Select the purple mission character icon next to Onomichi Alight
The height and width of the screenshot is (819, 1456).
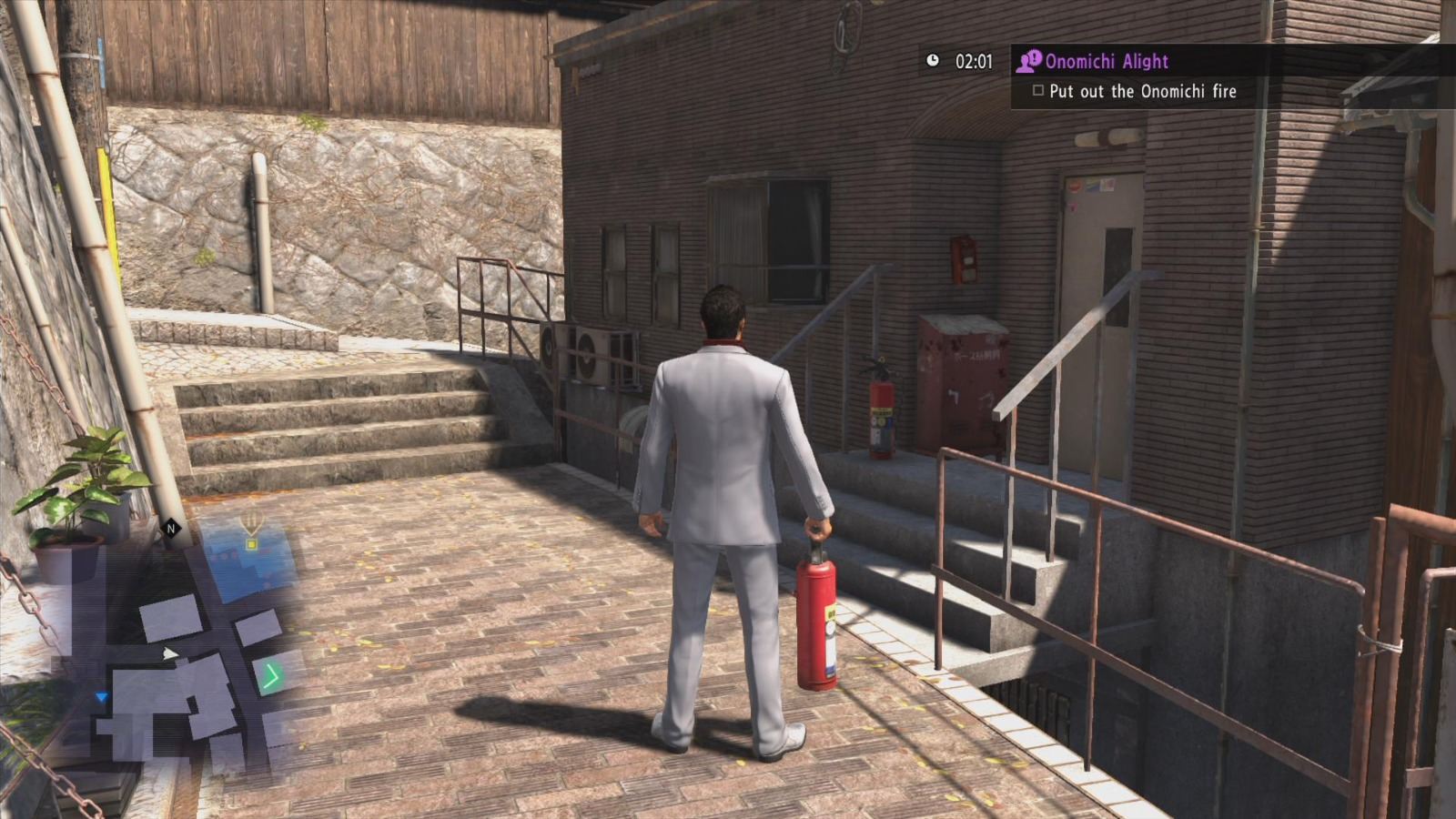[x=1029, y=61]
